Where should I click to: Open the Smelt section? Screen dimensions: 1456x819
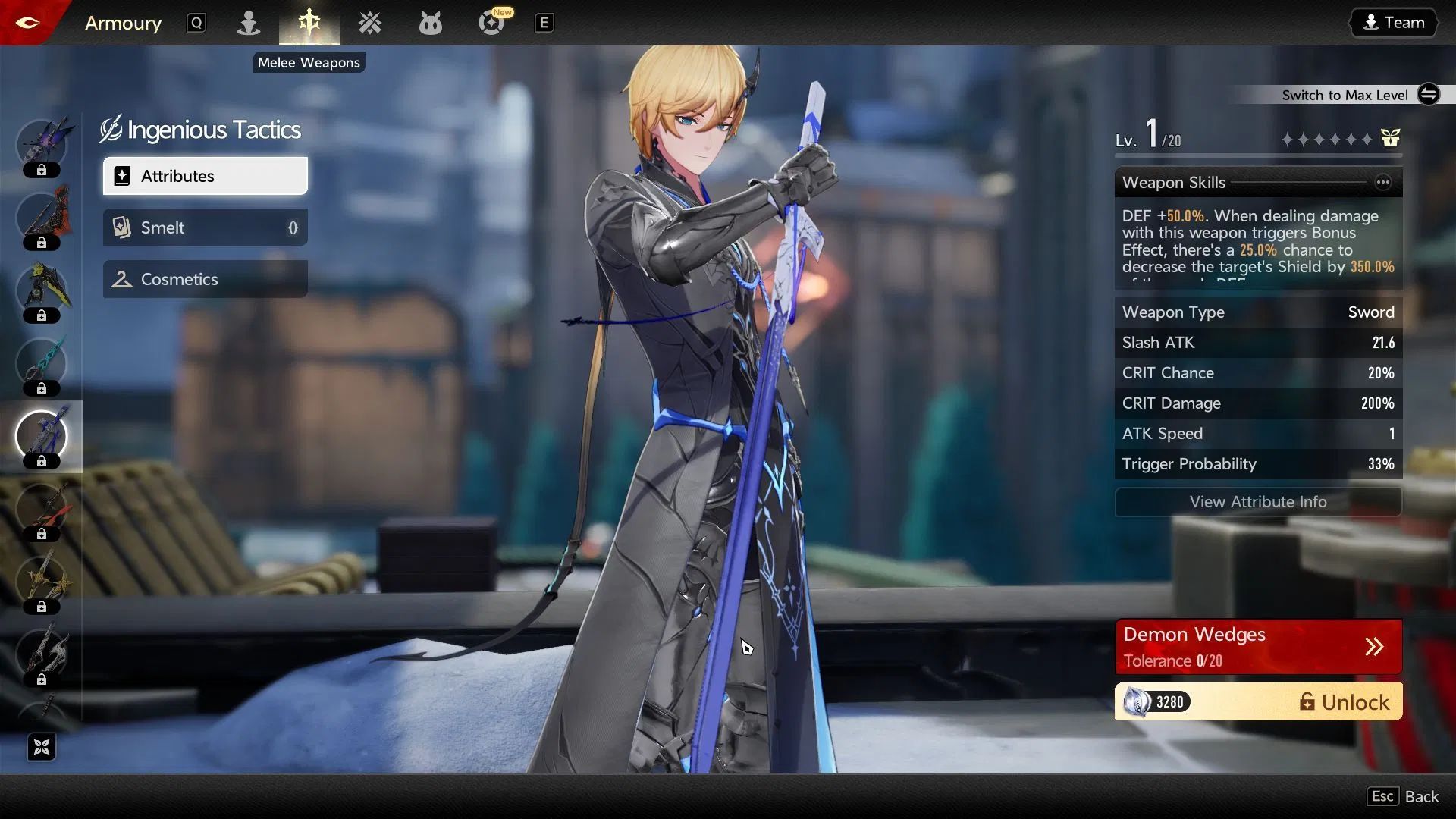pos(206,227)
